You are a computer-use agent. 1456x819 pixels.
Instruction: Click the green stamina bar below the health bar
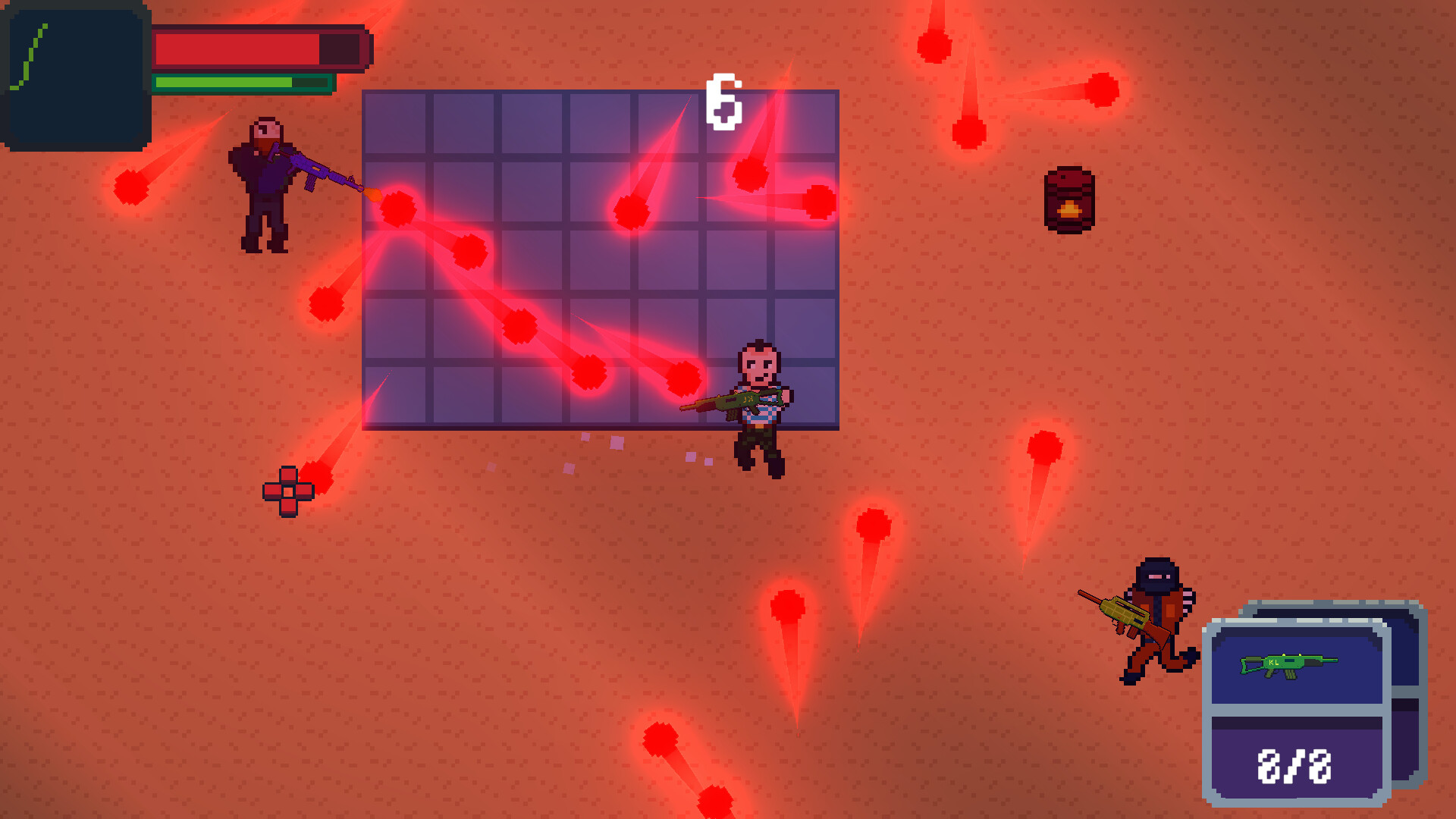(x=227, y=81)
